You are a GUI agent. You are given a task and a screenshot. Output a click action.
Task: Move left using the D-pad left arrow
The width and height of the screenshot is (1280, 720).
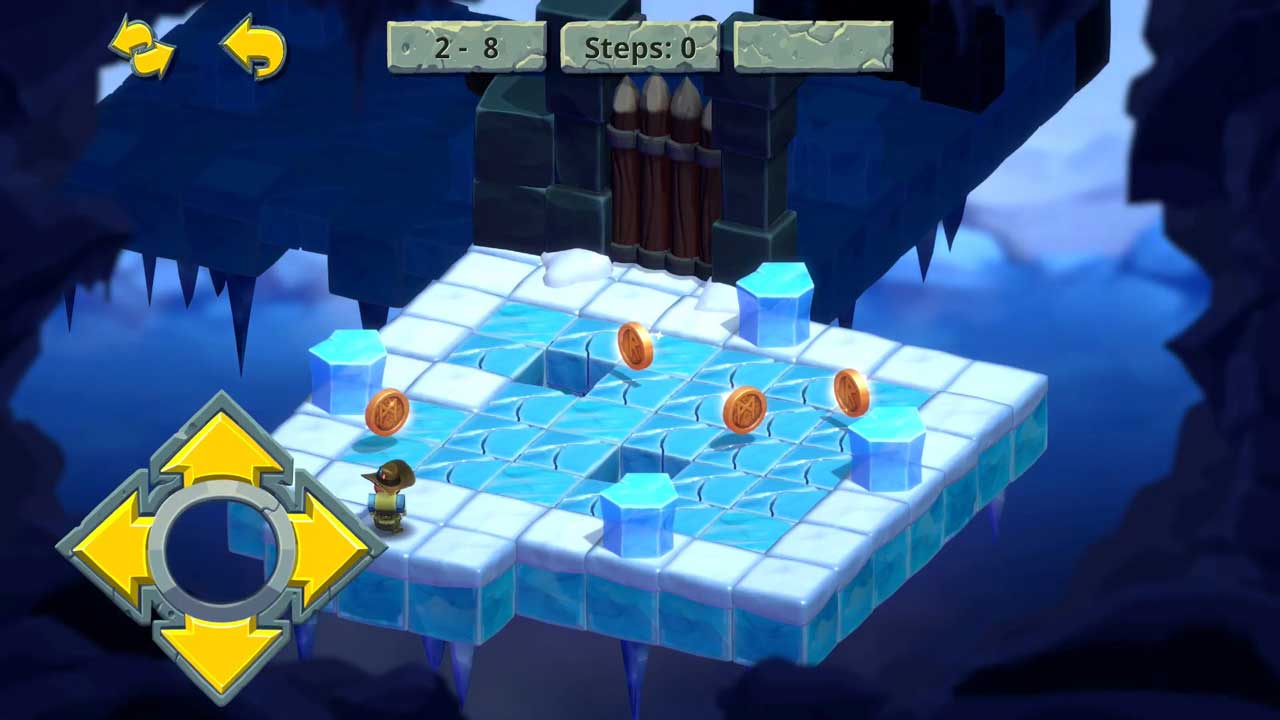[113, 549]
